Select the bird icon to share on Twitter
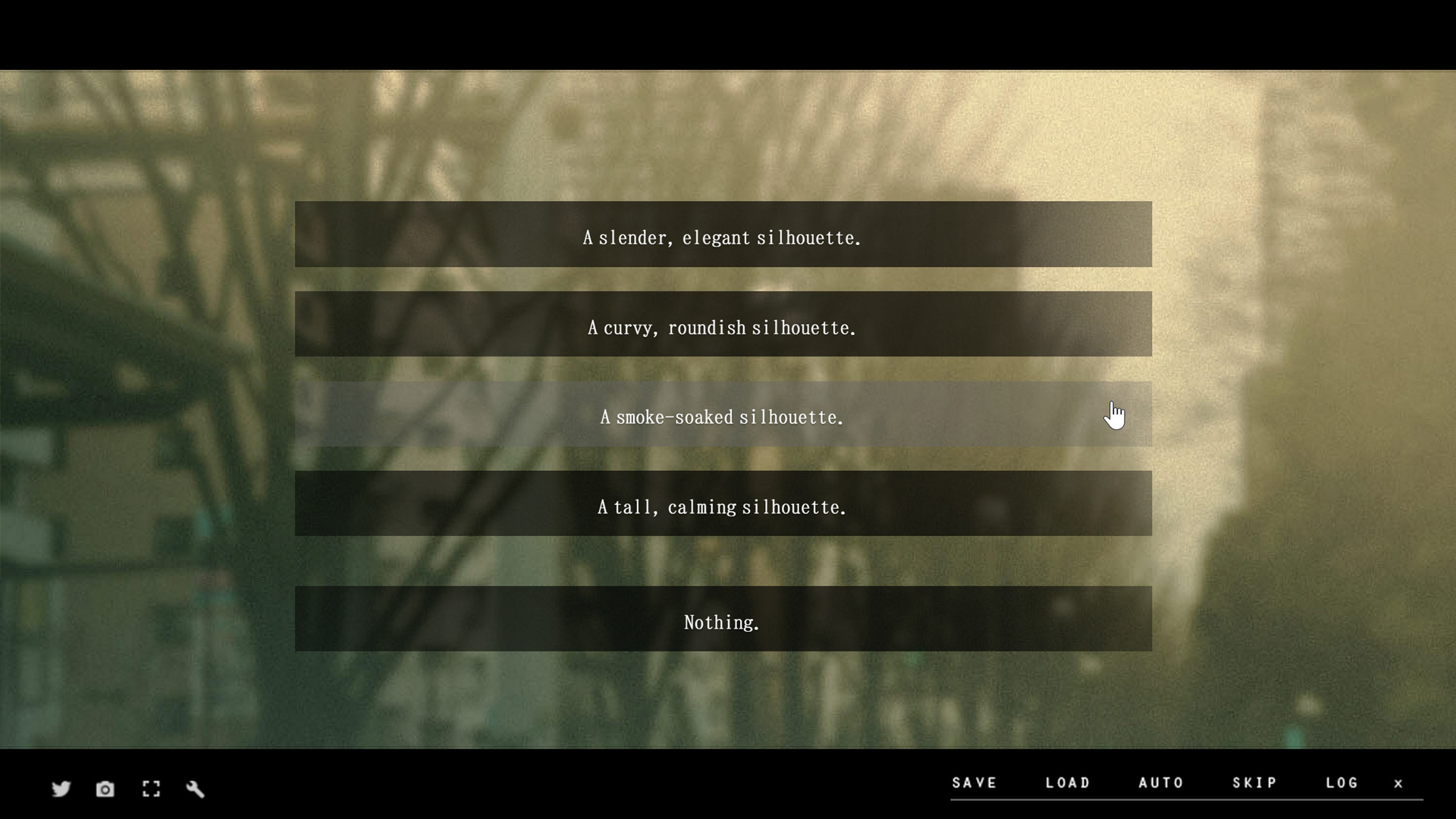 click(x=61, y=789)
